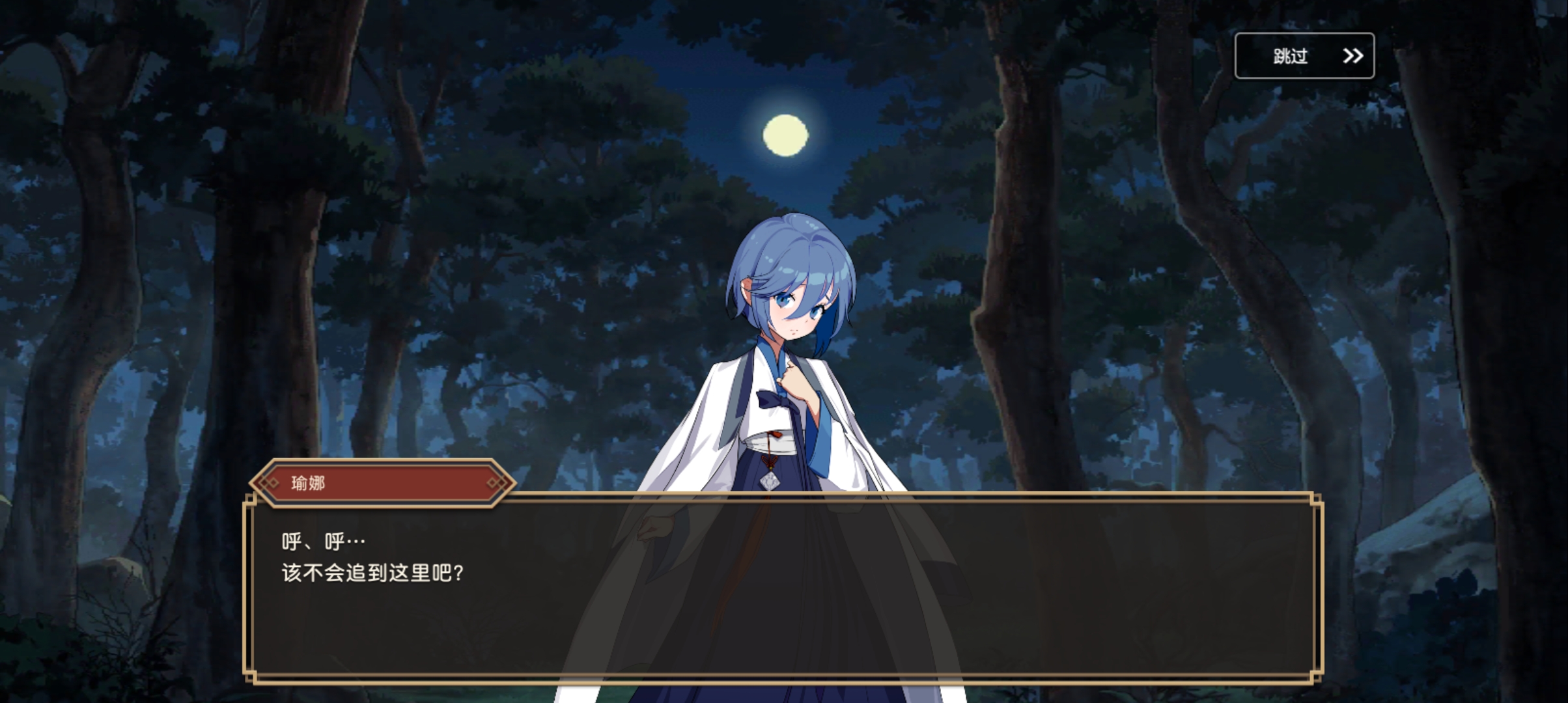Screen dimensions: 1568x703
Task: Skip the cutscene with the 跳过 button
Action: pos(1304,56)
